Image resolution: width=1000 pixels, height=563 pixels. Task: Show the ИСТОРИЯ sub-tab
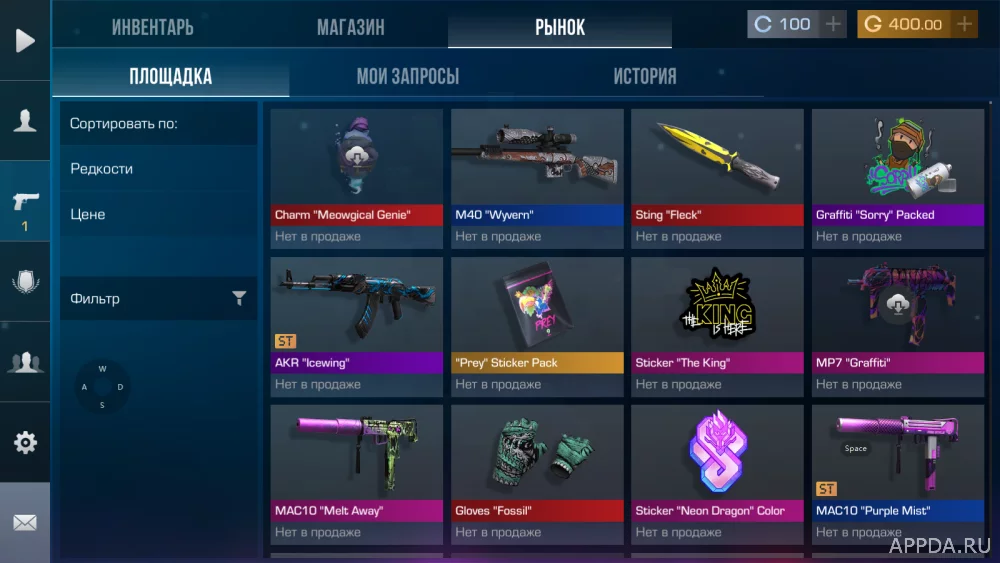(644, 76)
